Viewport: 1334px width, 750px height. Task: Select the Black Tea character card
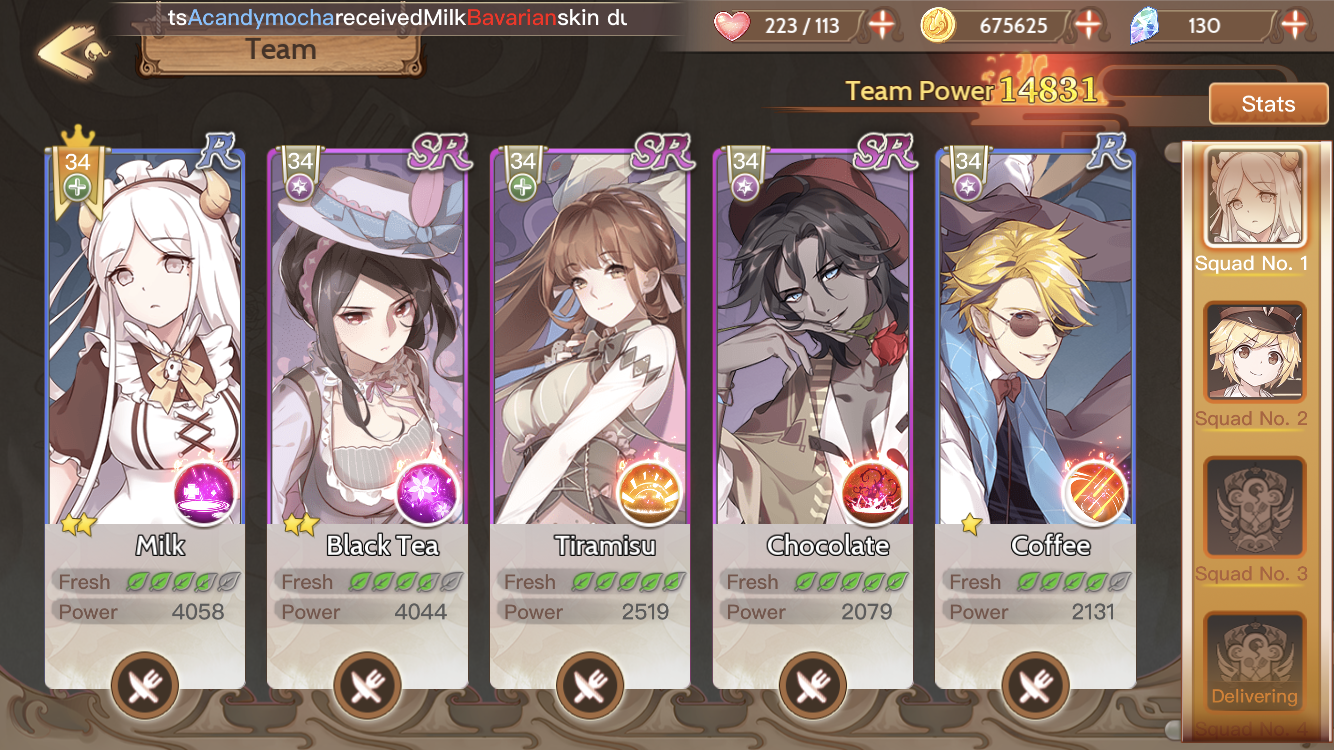click(367, 340)
